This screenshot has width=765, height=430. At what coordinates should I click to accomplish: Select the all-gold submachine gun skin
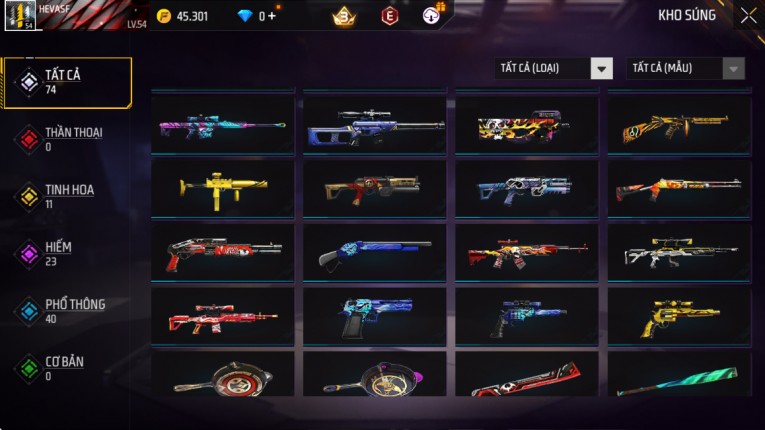pyautogui.click(x=222, y=187)
